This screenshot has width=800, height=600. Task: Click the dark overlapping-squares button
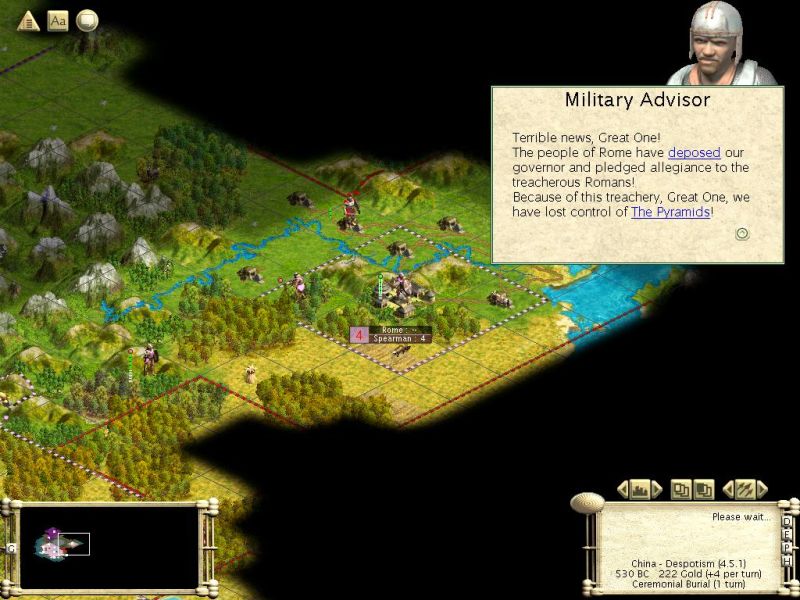coord(703,489)
